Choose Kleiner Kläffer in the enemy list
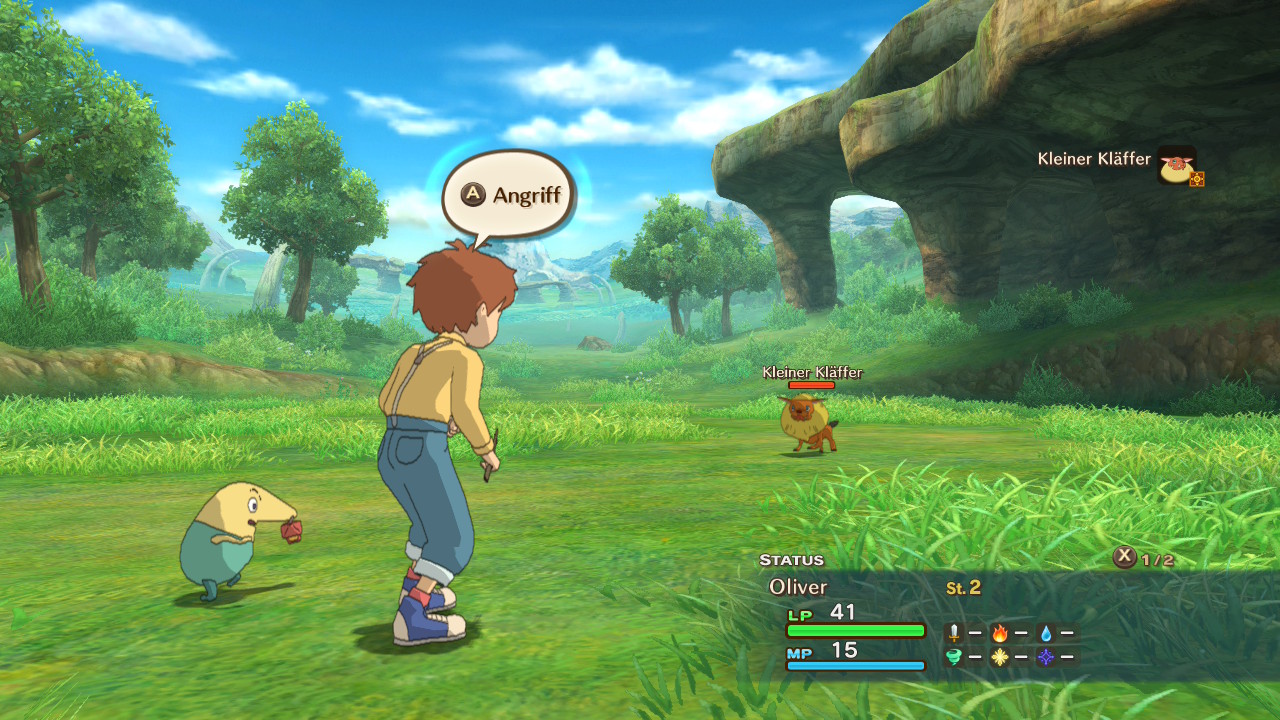The height and width of the screenshot is (720, 1280). point(1095,159)
